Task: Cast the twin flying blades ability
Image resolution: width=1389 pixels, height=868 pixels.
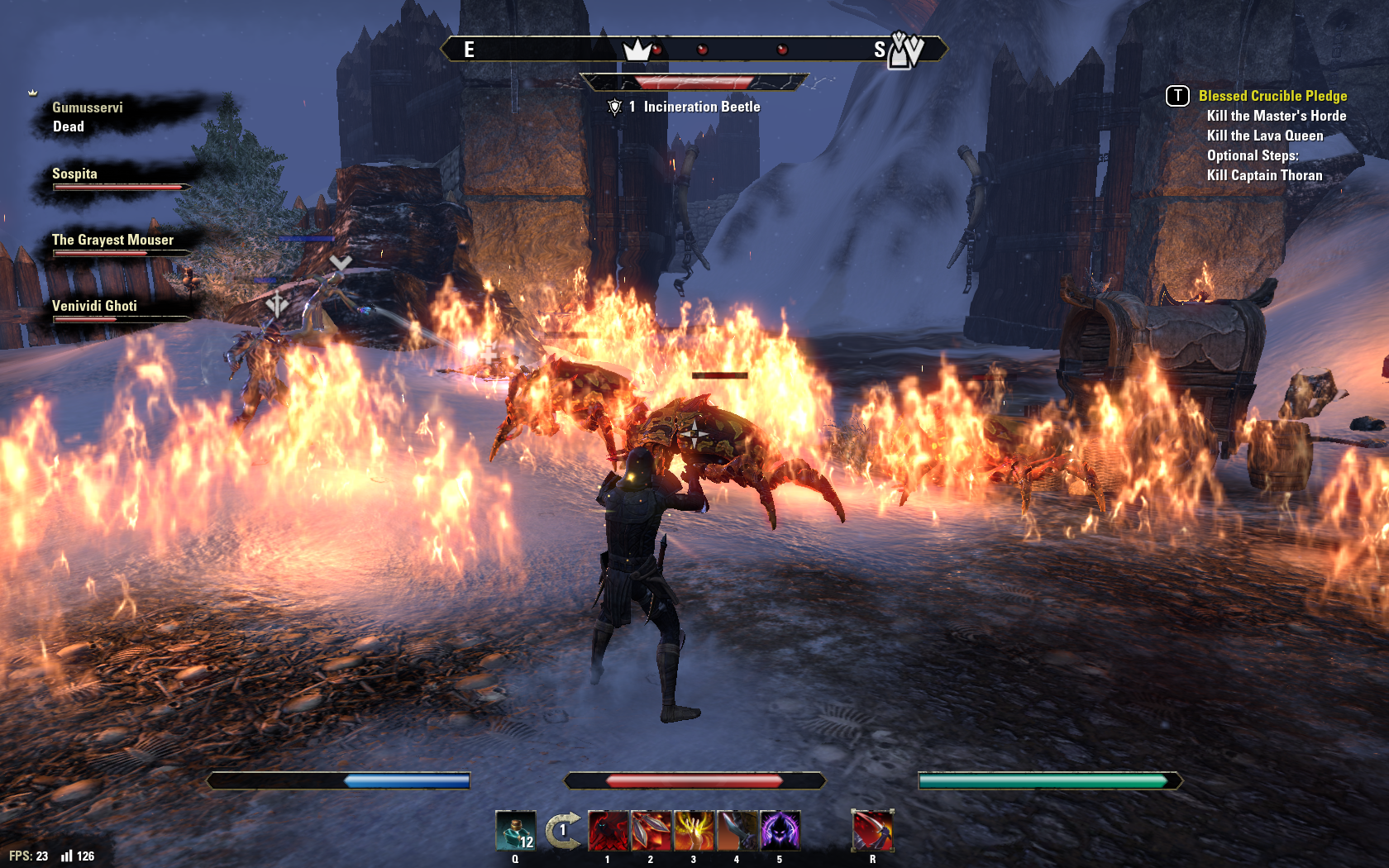Action: pyautogui.click(x=651, y=830)
